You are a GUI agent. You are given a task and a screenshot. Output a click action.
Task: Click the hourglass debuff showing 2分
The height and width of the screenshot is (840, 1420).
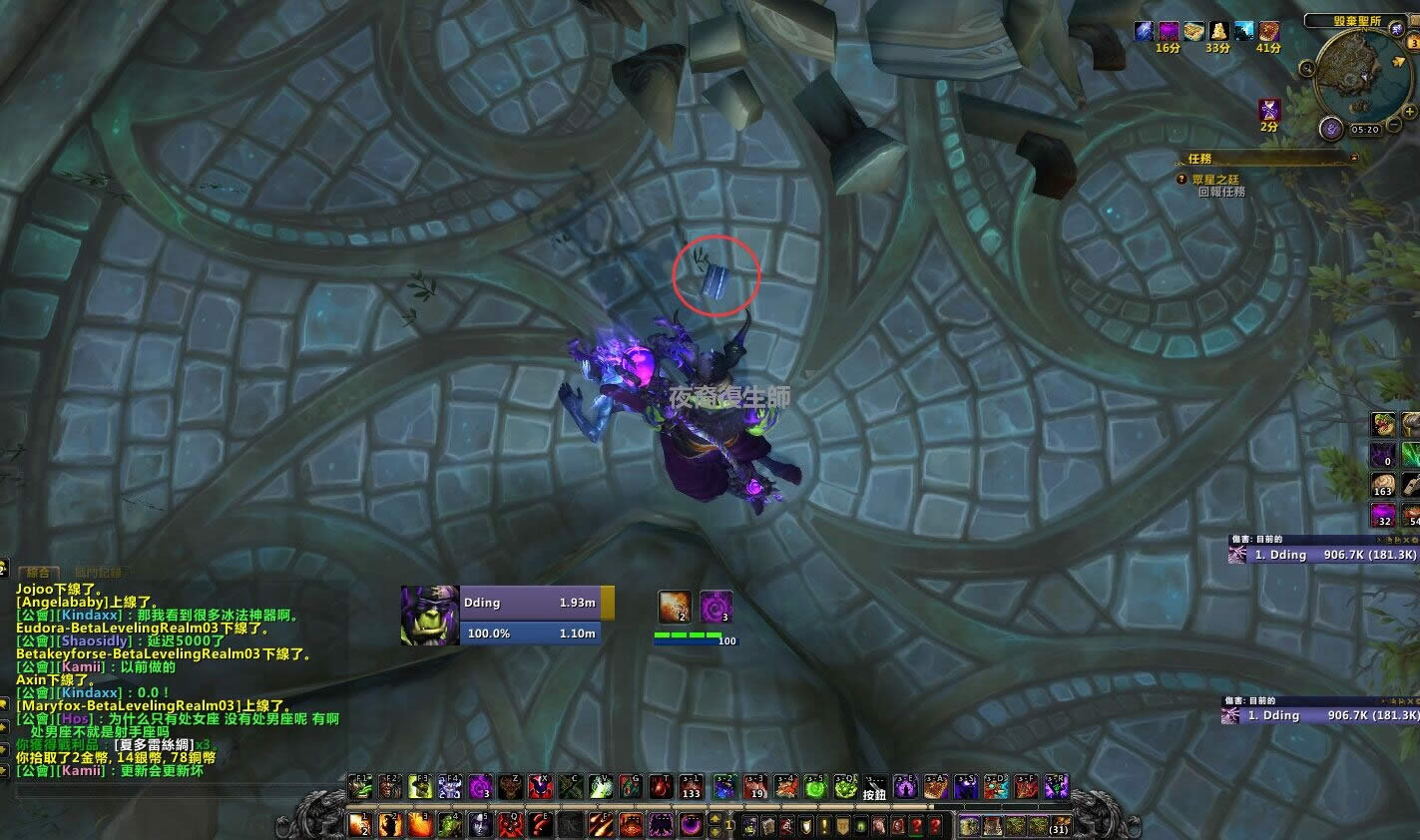tap(1269, 110)
